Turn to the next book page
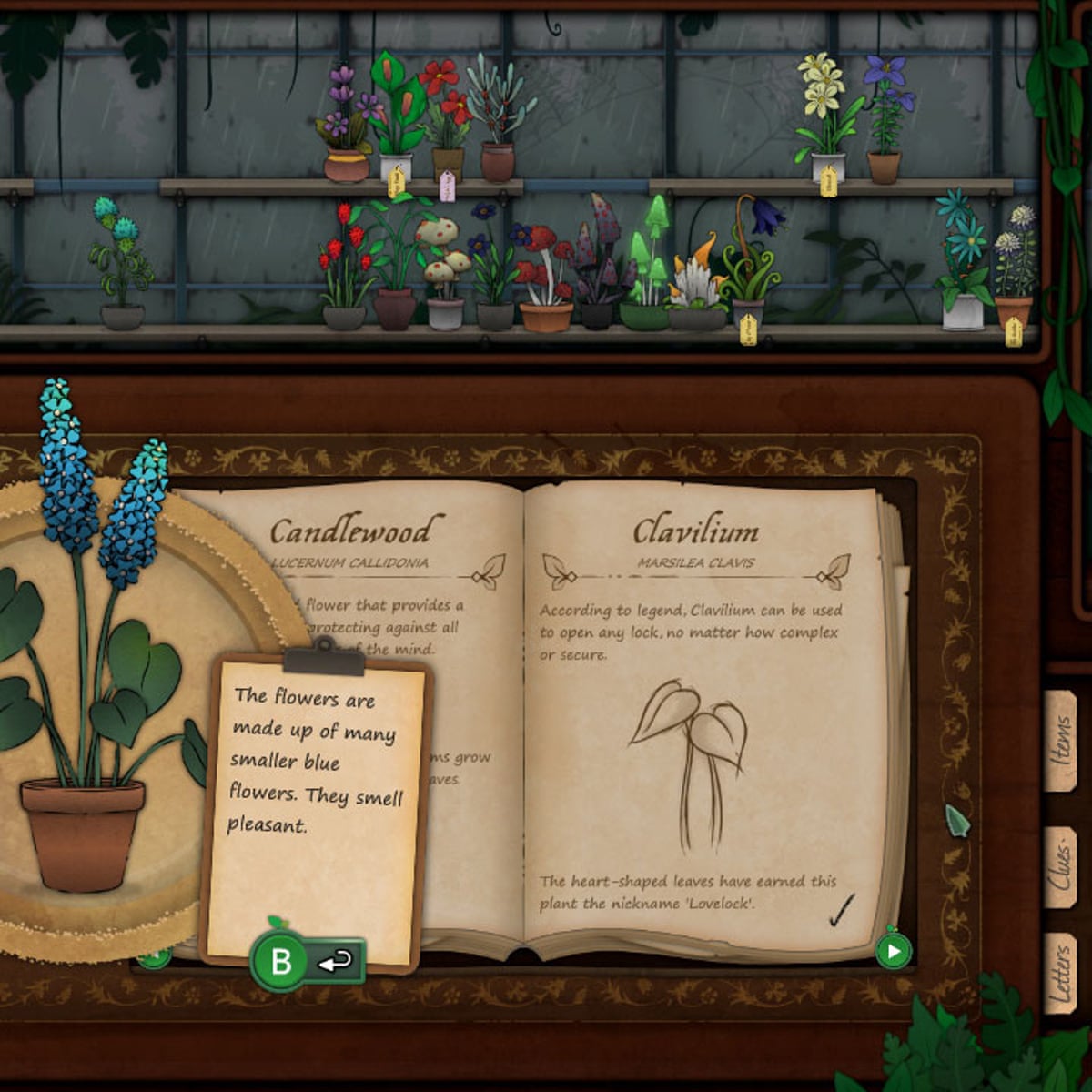 click(893, 952)
